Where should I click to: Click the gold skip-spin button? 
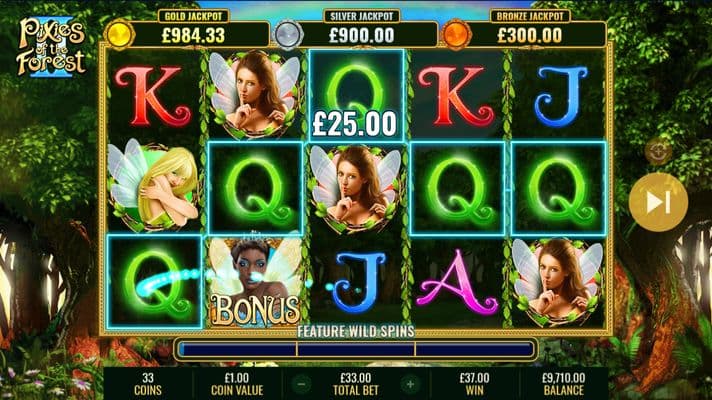tap(658, 202)
